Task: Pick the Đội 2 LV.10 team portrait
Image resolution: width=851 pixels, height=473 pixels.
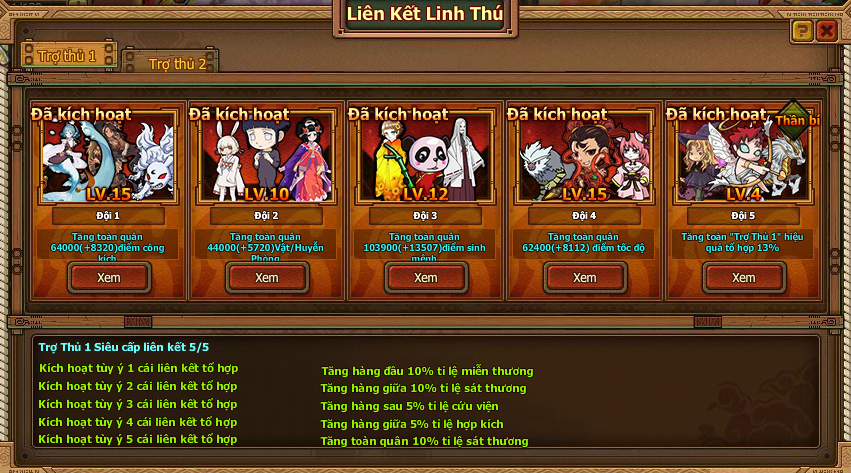Action: [267, 160]
